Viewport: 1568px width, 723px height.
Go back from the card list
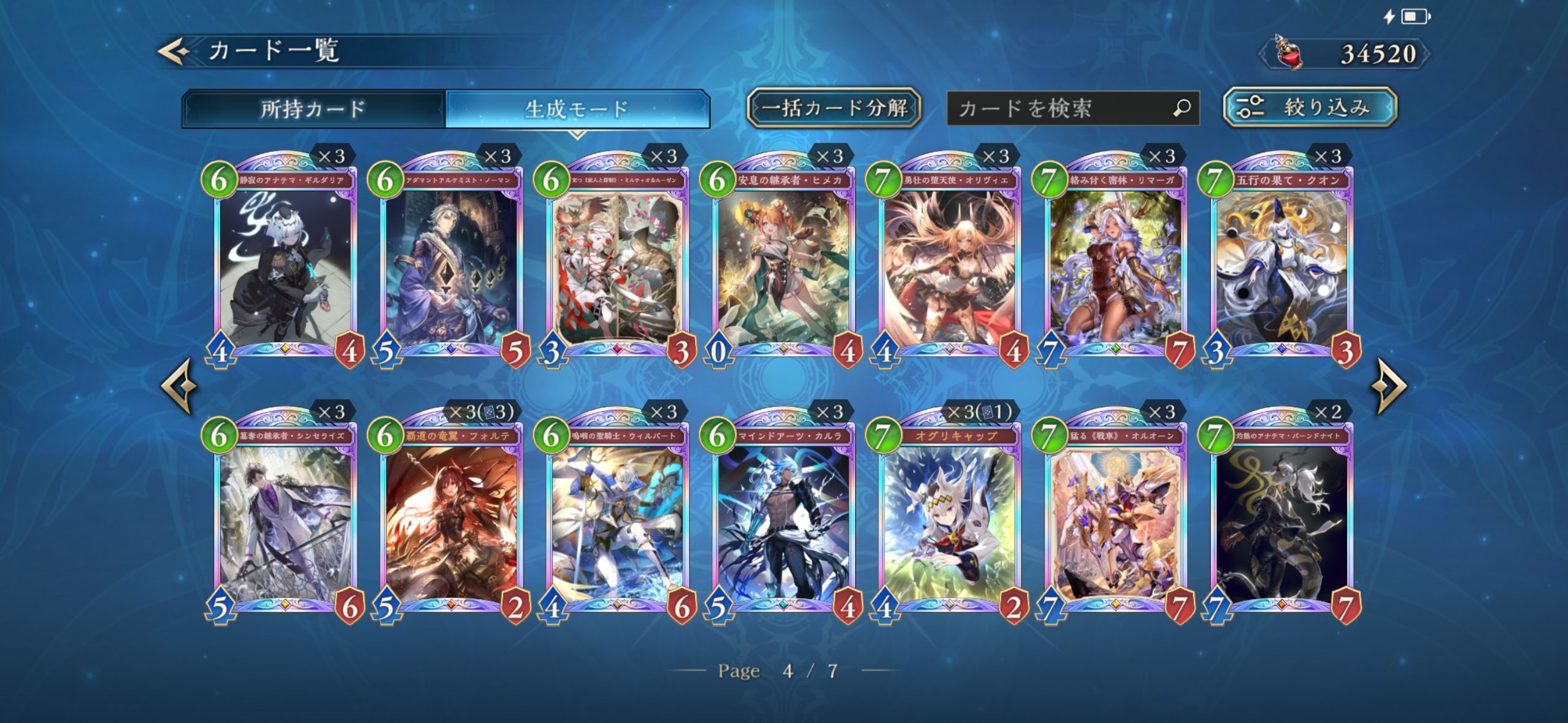click(174, 52)
